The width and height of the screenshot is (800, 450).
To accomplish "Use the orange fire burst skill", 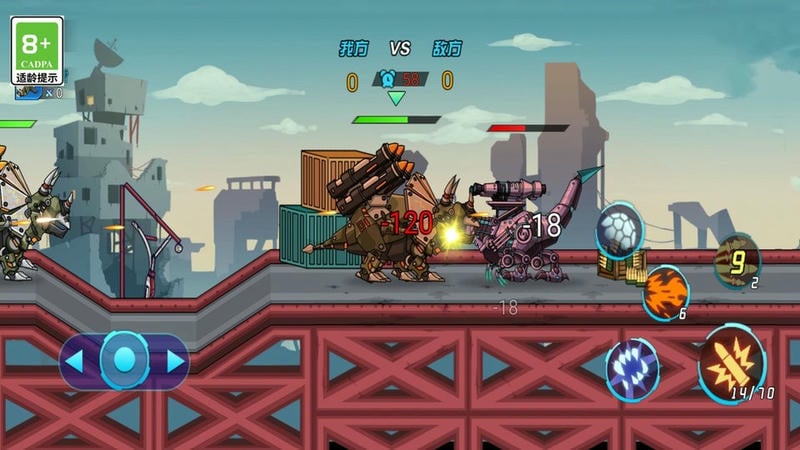I will tap(665, 293).
